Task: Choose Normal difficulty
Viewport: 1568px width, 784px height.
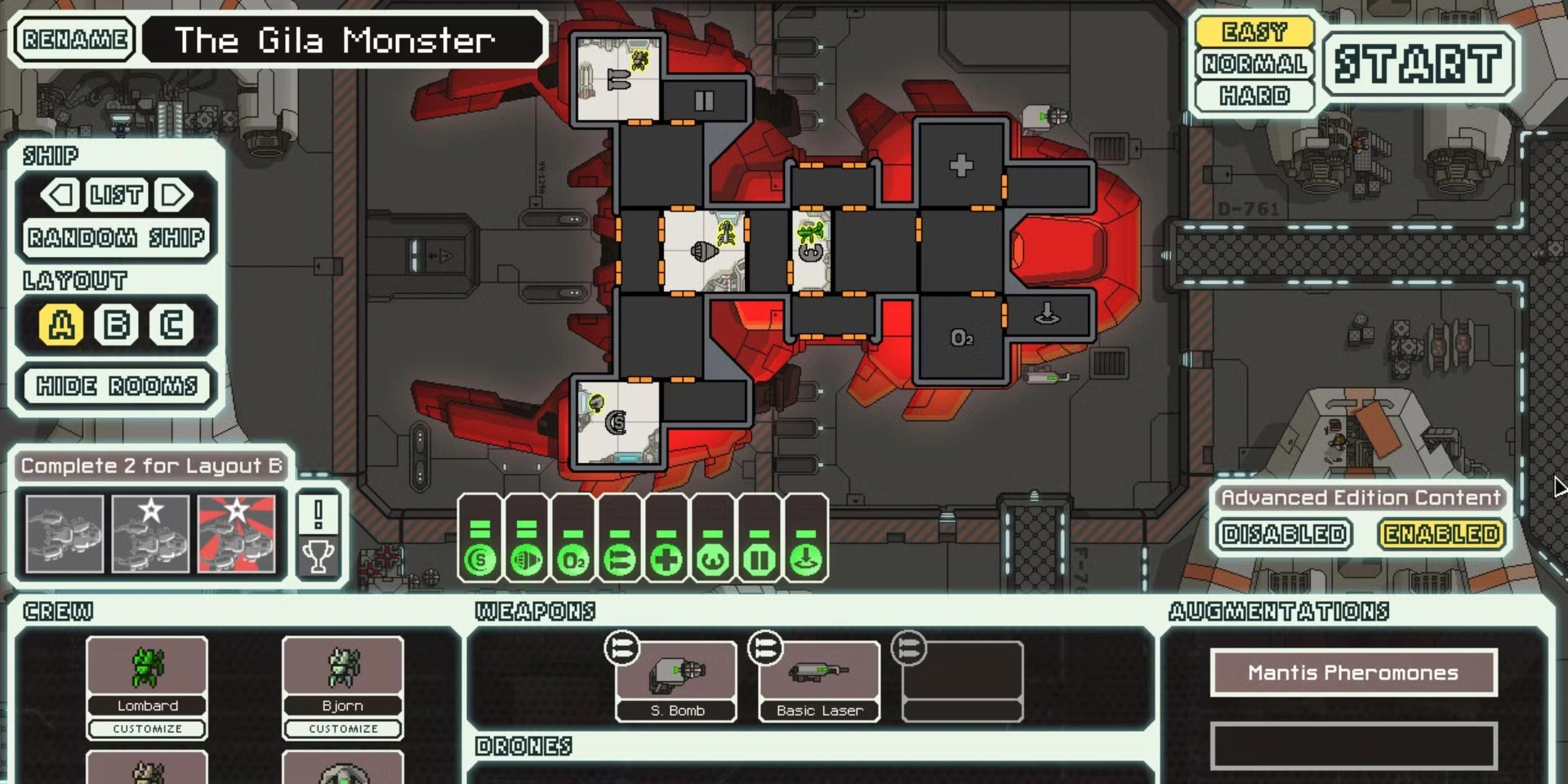Action: [1254, 64]
